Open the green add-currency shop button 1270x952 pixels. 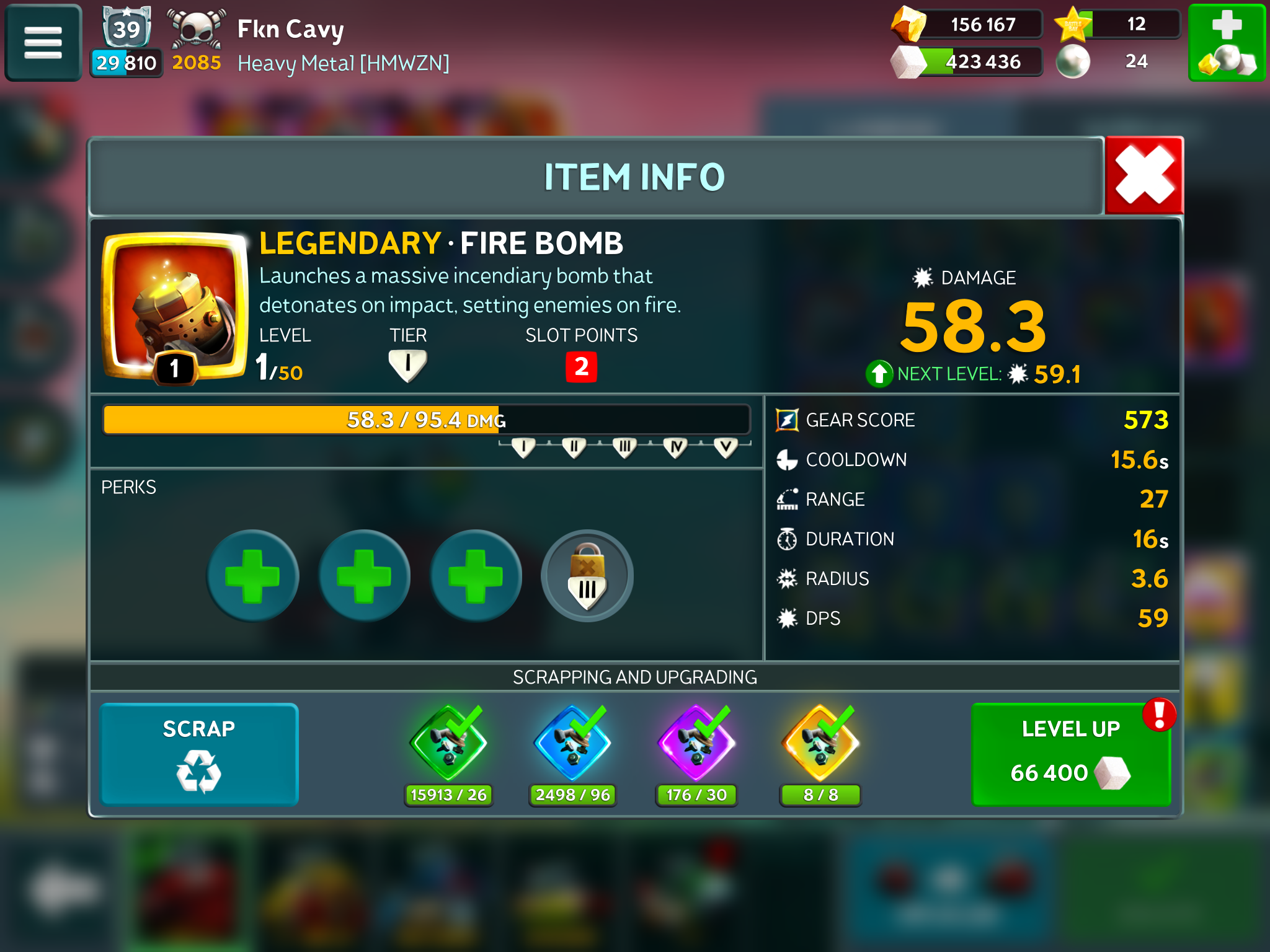1226,43
